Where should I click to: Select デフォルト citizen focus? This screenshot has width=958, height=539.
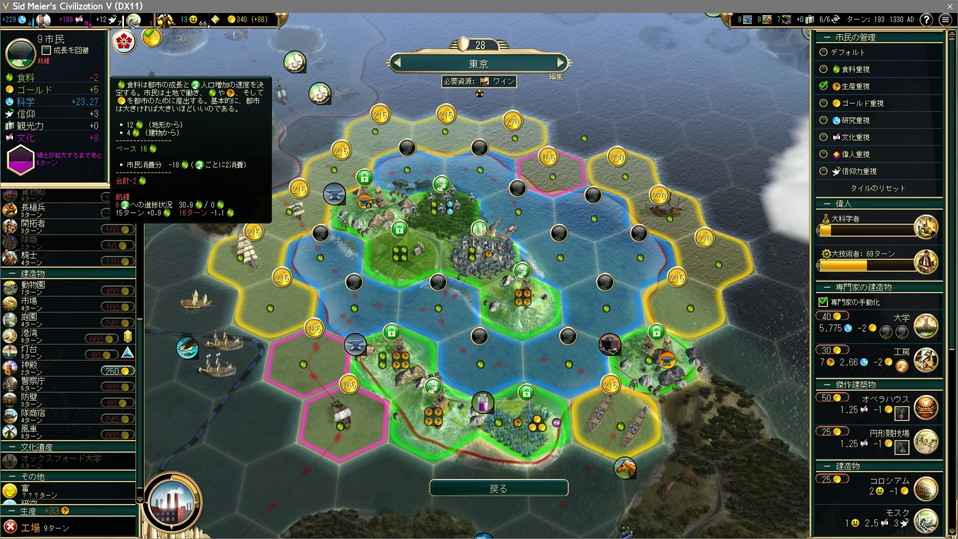823,52
